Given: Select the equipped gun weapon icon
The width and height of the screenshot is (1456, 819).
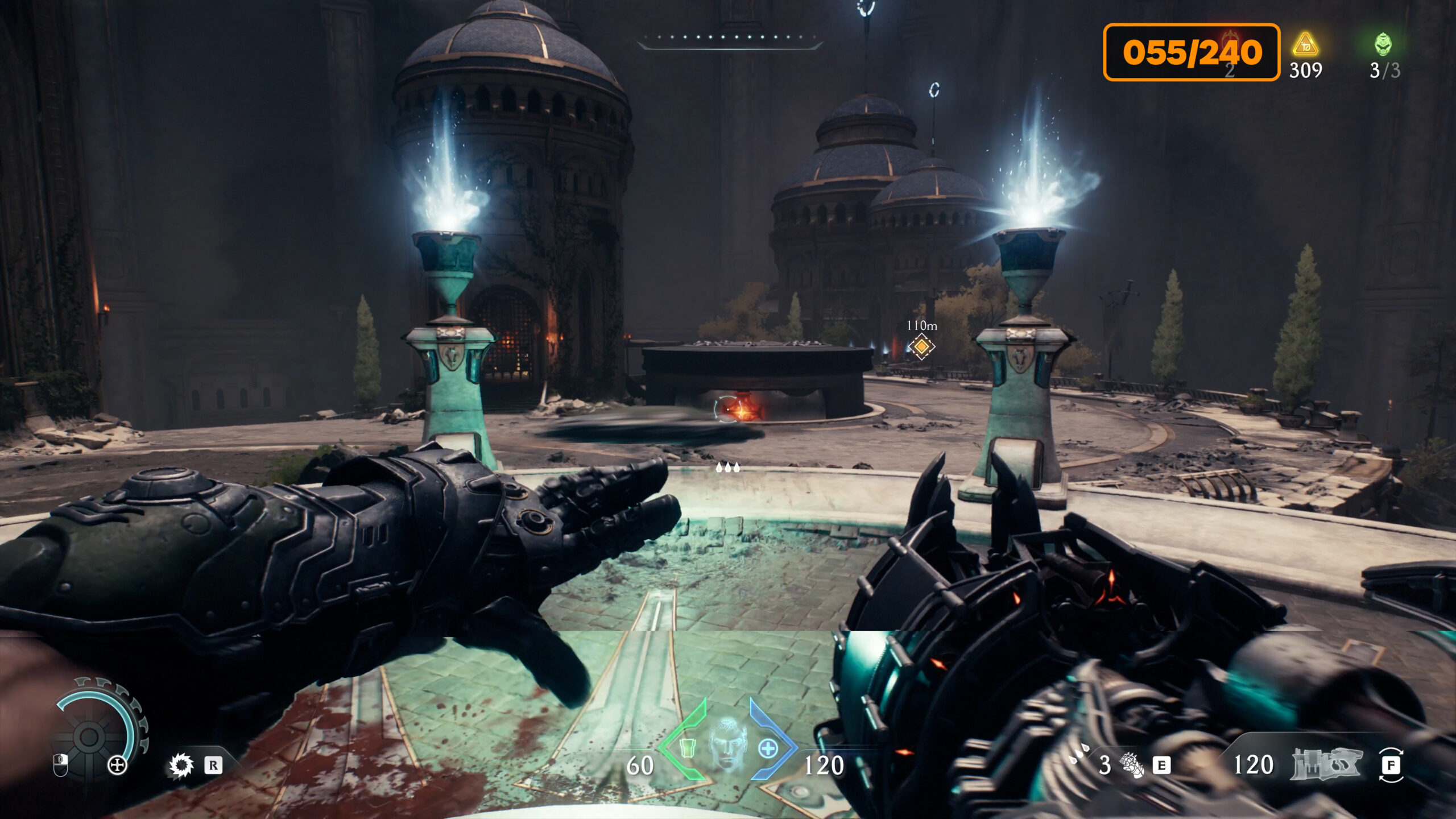Looking at the screenshot, I should [x=1326, y=764].
